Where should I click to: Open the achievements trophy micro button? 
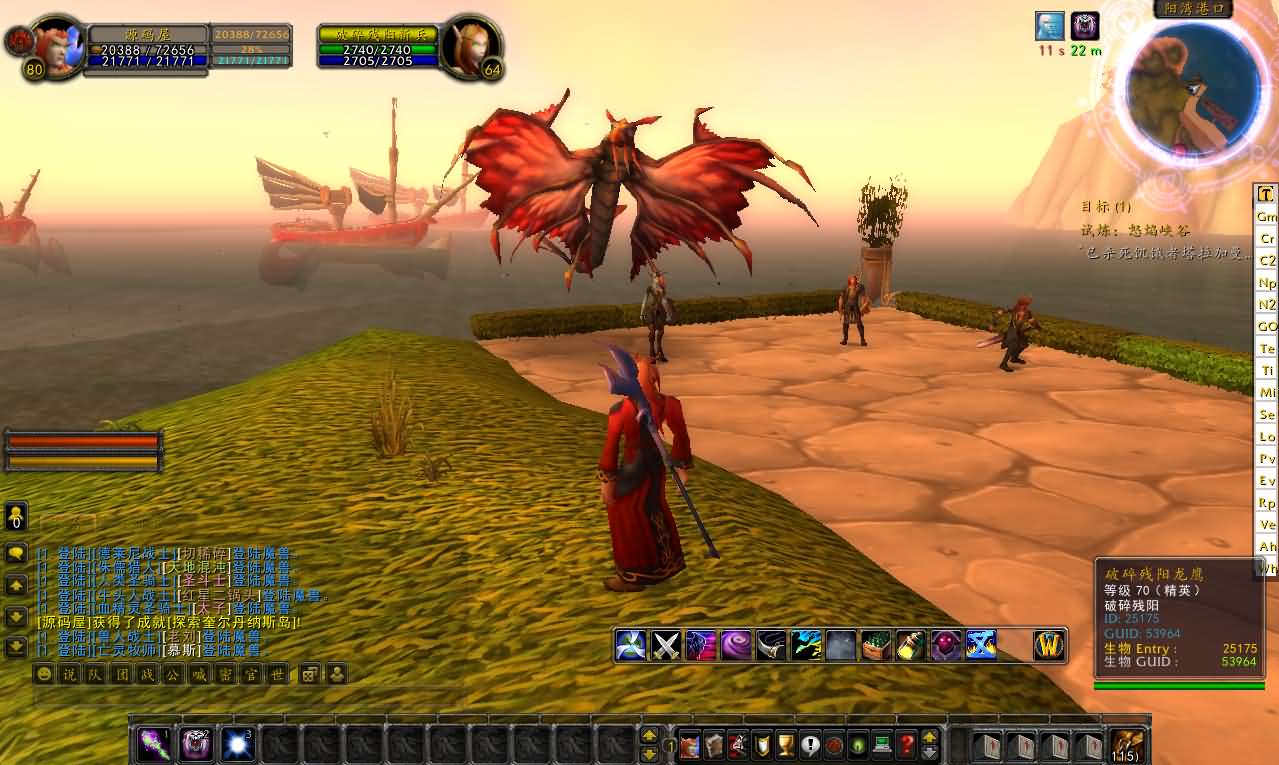[x=786, y=745]
